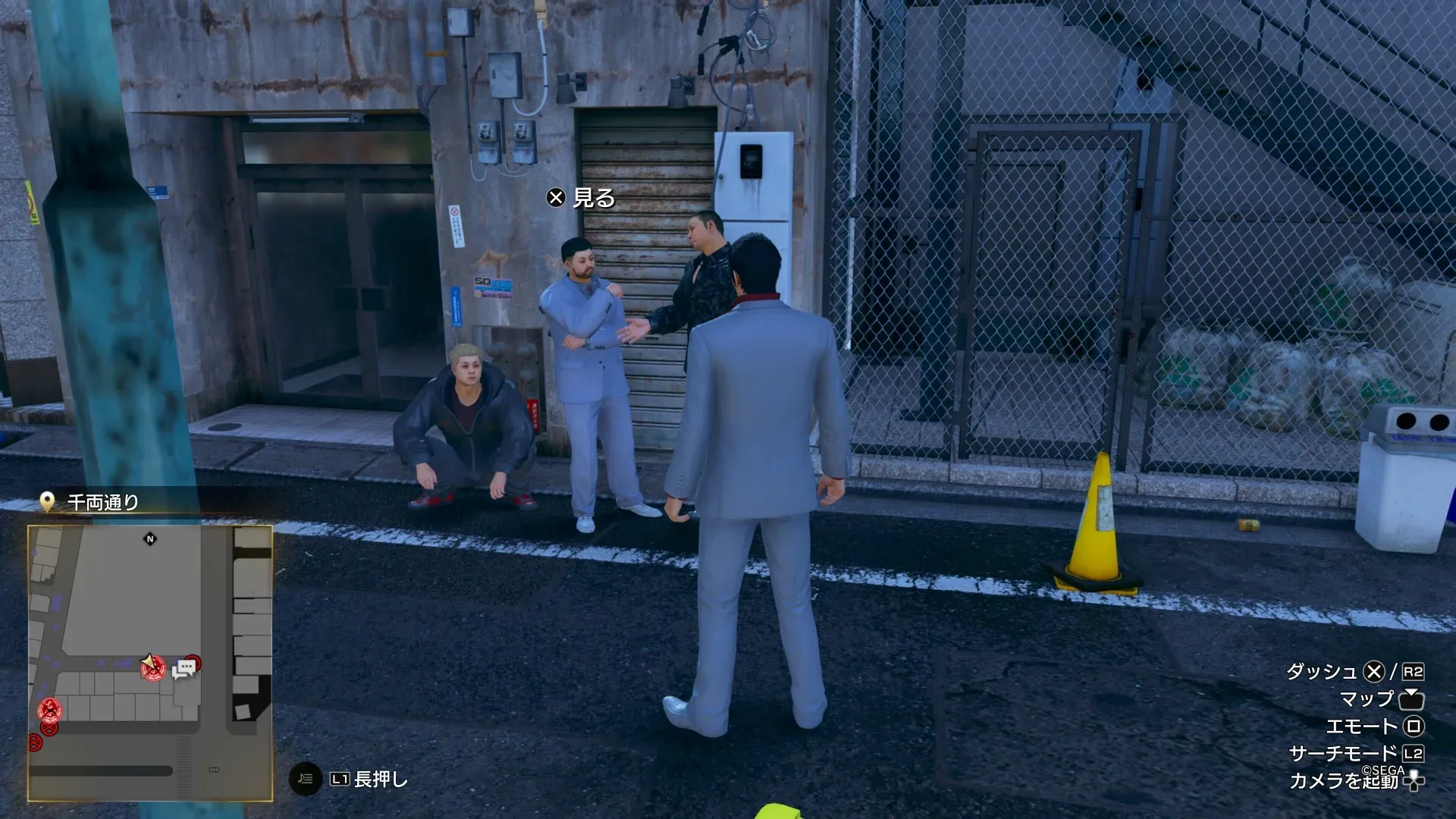
Task: Click the pin marker icon beside 千両通り
Action: coord(49,500)
